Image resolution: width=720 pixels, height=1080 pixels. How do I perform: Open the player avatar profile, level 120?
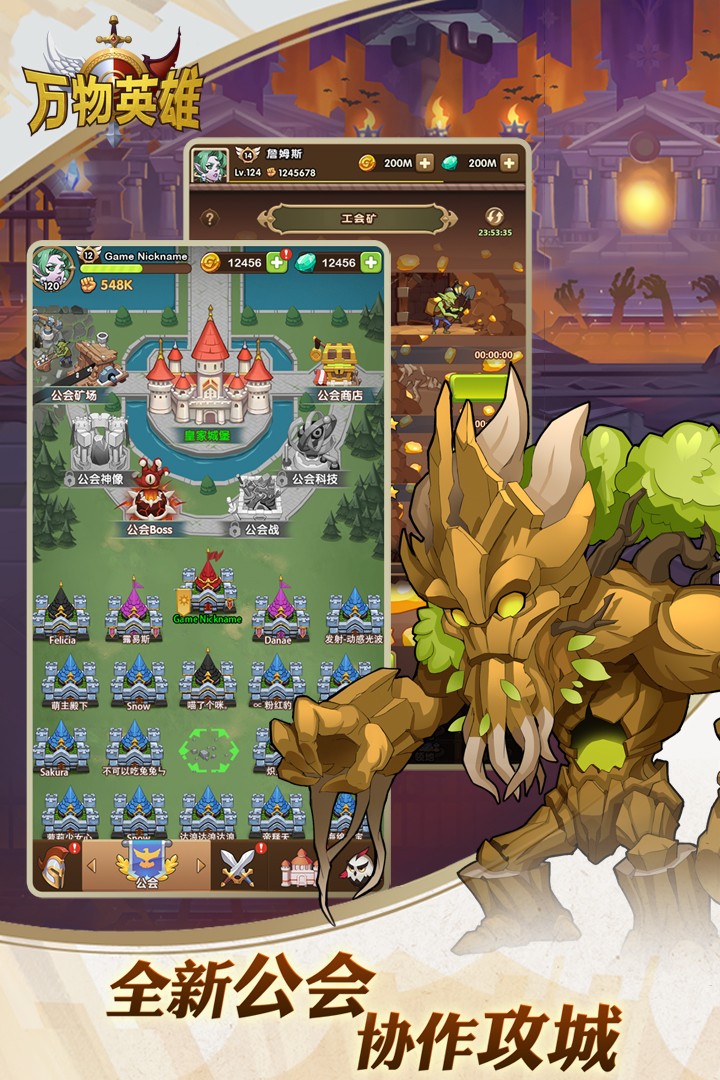(52, 268)
